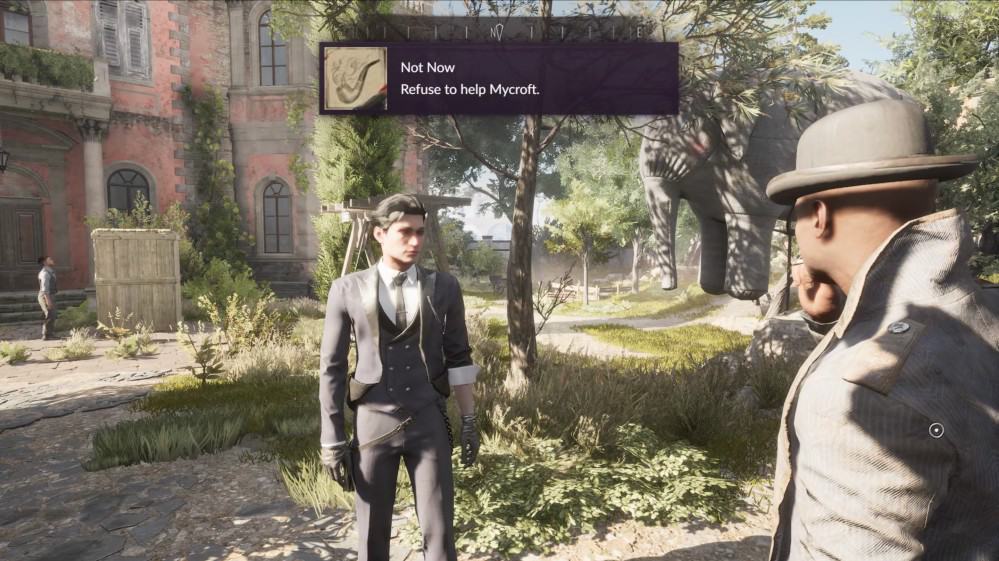This screenshot has width=999, height=561.
Task: Choose the "Not Now" dialogue option
Action: [x=428, y=68]
